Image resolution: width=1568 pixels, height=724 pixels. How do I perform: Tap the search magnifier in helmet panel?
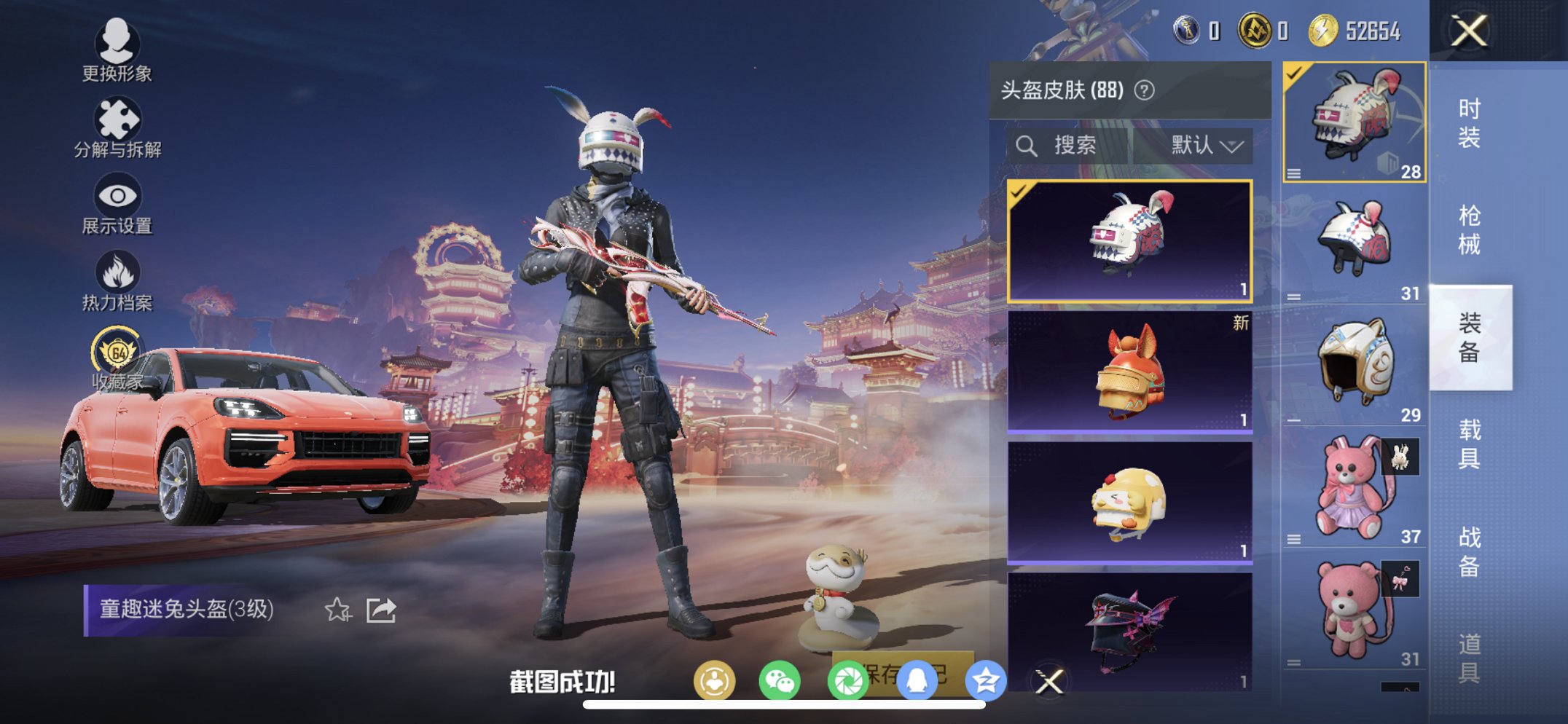pos(1028,144)
